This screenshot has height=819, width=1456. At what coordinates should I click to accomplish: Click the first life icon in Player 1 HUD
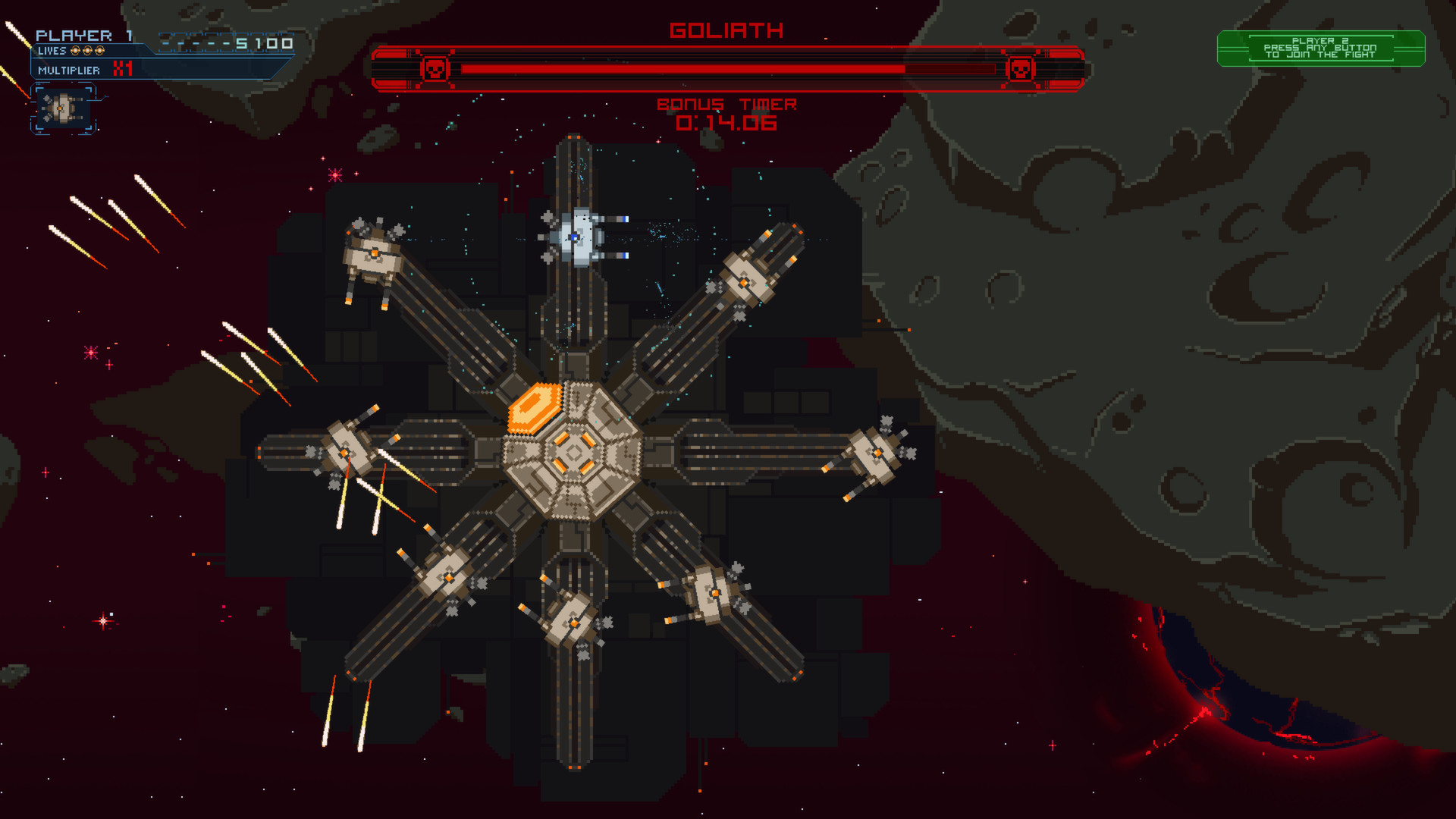(x=74, y=50)
